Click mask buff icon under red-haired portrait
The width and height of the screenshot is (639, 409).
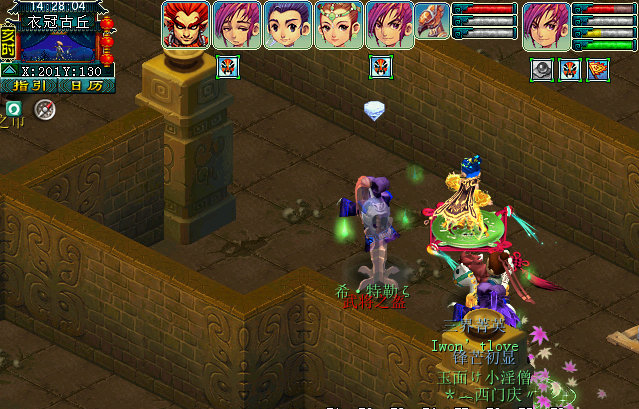(227, 67)
